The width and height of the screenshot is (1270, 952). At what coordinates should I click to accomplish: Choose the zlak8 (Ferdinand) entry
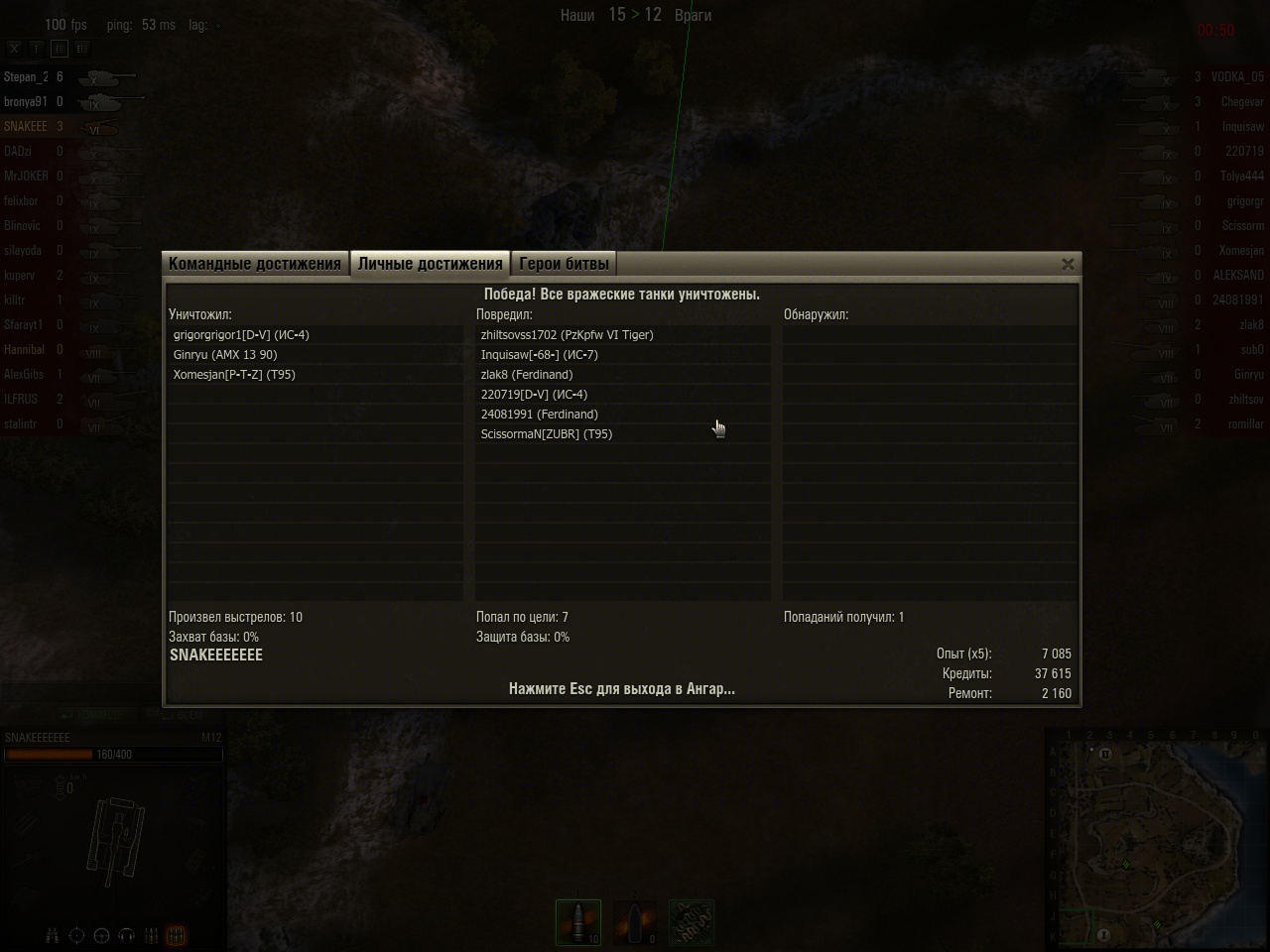coord(527,375)
